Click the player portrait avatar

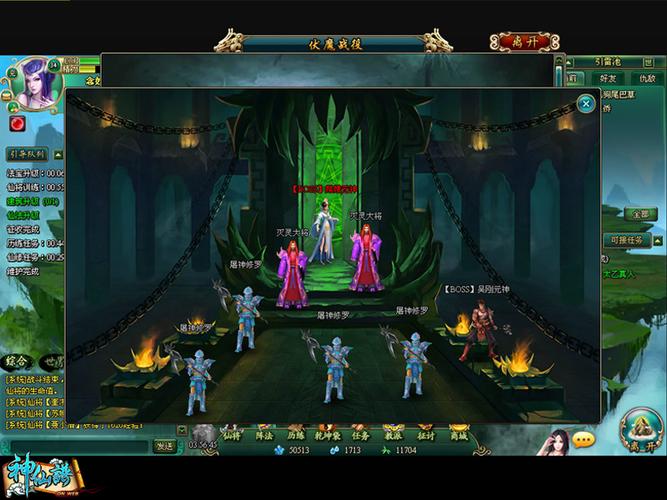point(33,86)
